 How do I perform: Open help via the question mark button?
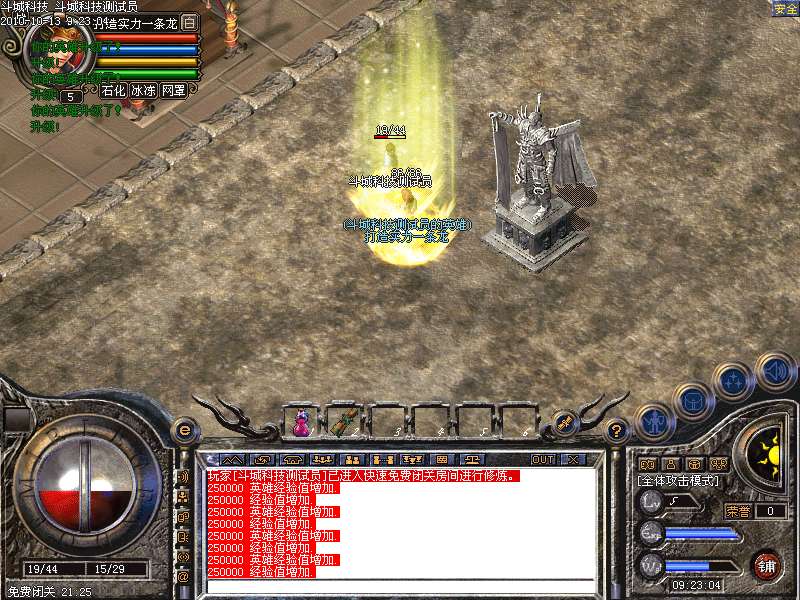point(617,431)
